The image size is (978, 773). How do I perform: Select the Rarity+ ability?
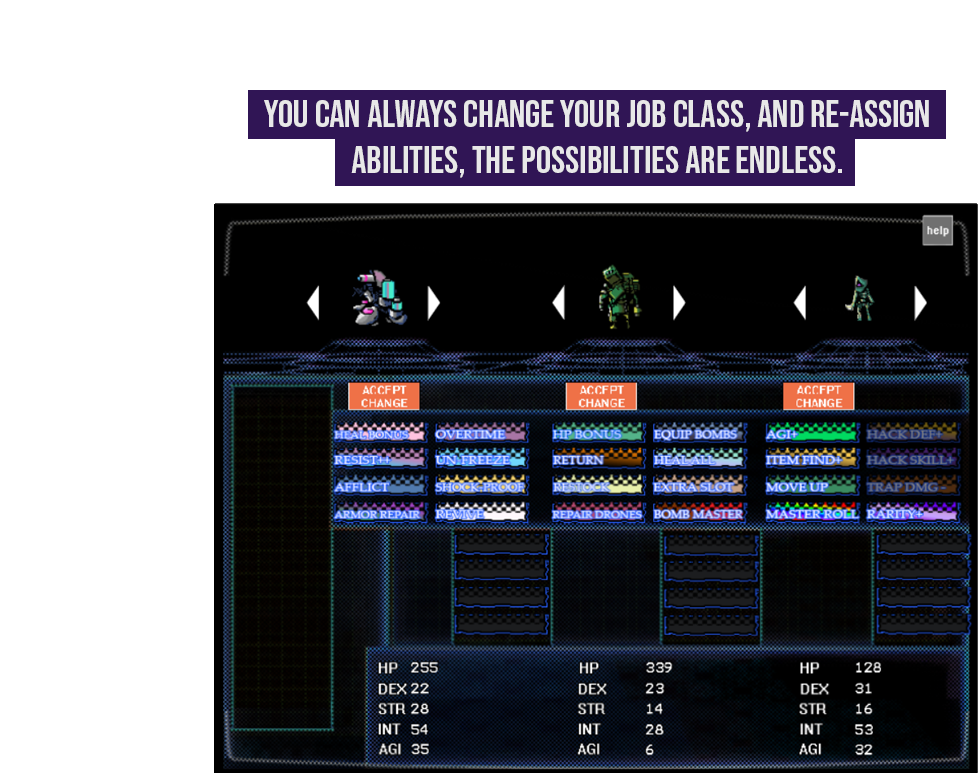[912, 513]
